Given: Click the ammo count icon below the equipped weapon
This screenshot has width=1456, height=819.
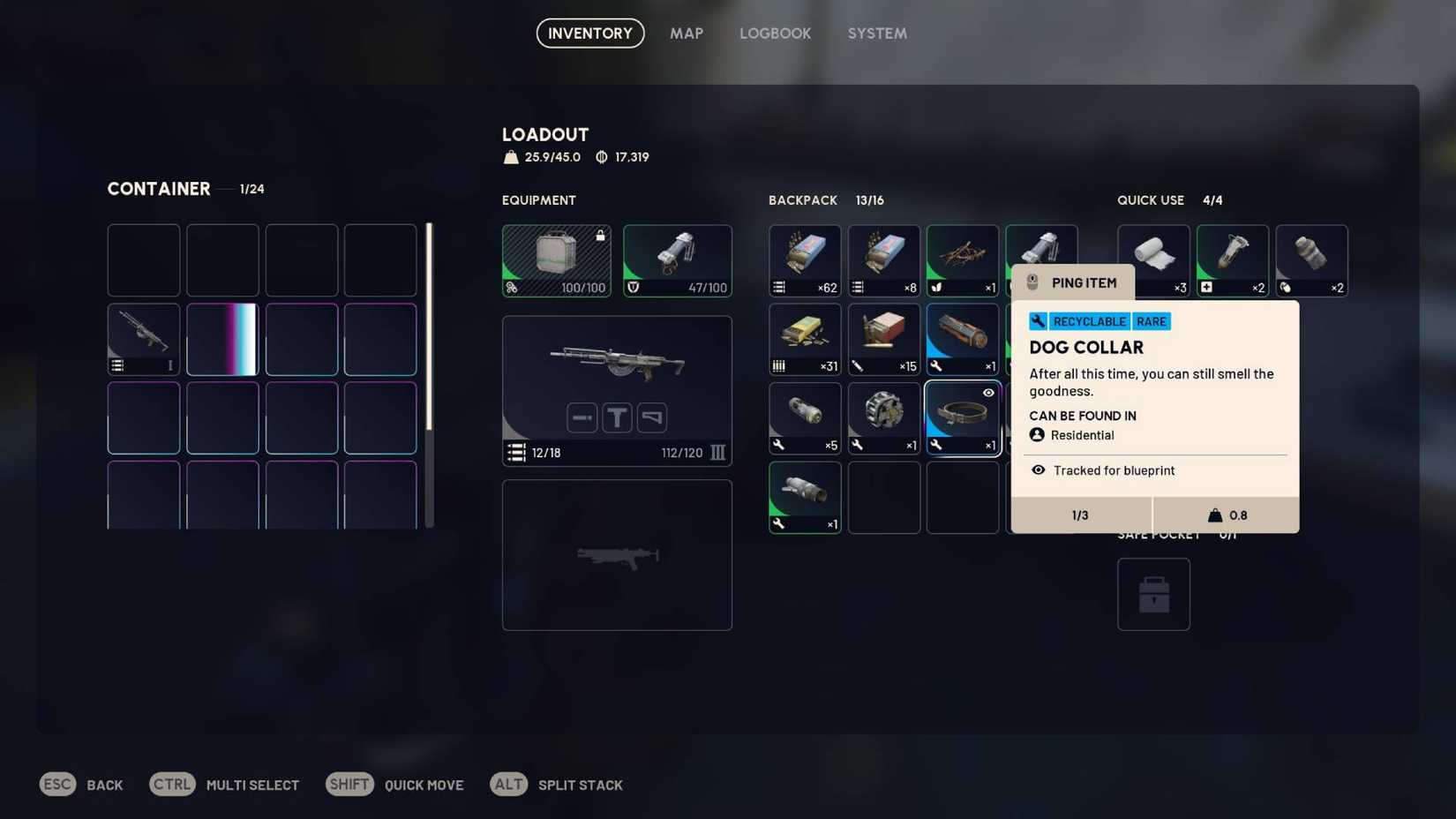Looking at the screenshot, I should click(516, 453).
